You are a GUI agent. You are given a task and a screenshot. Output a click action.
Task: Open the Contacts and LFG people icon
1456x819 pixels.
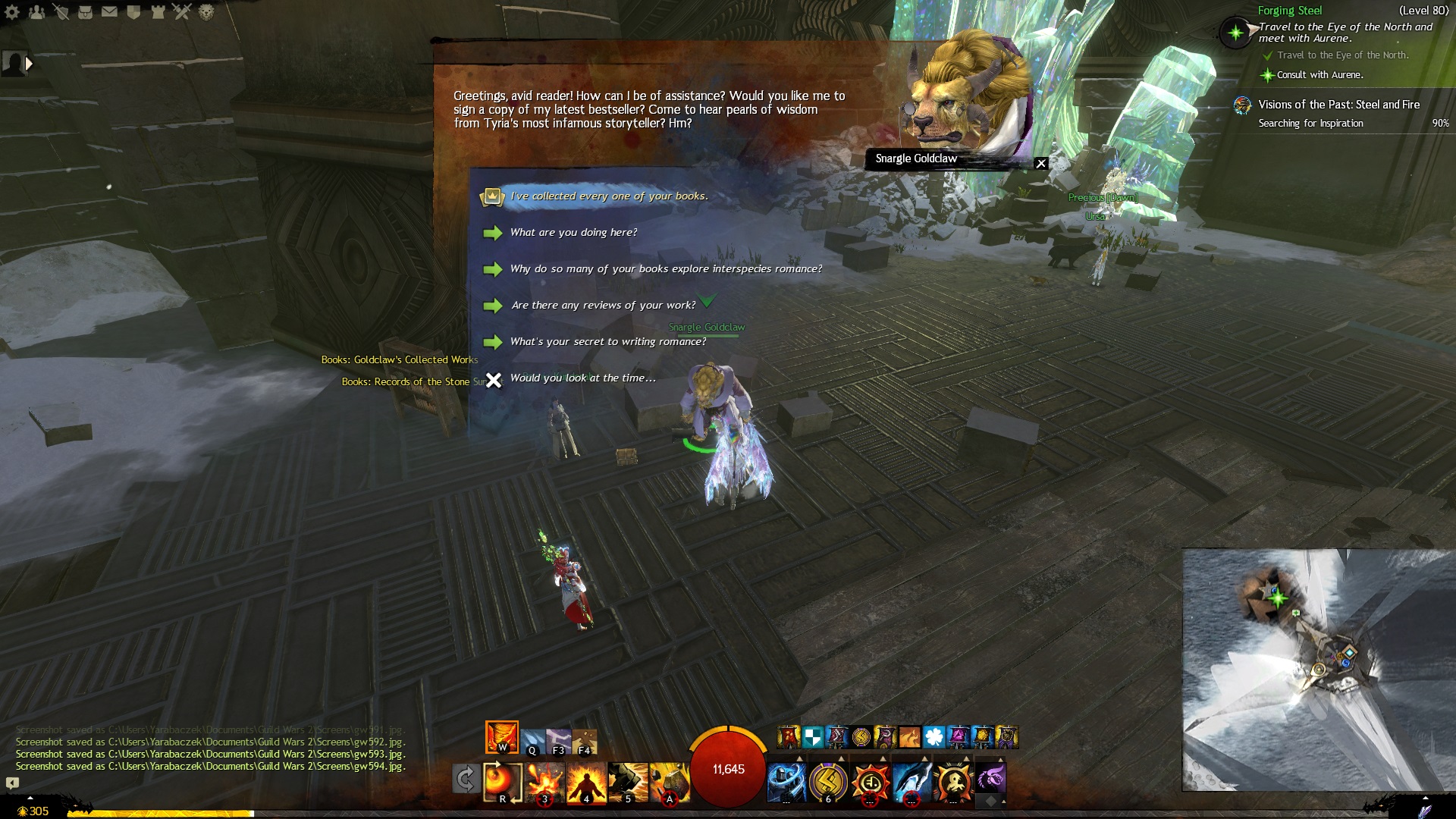point(36,12)
